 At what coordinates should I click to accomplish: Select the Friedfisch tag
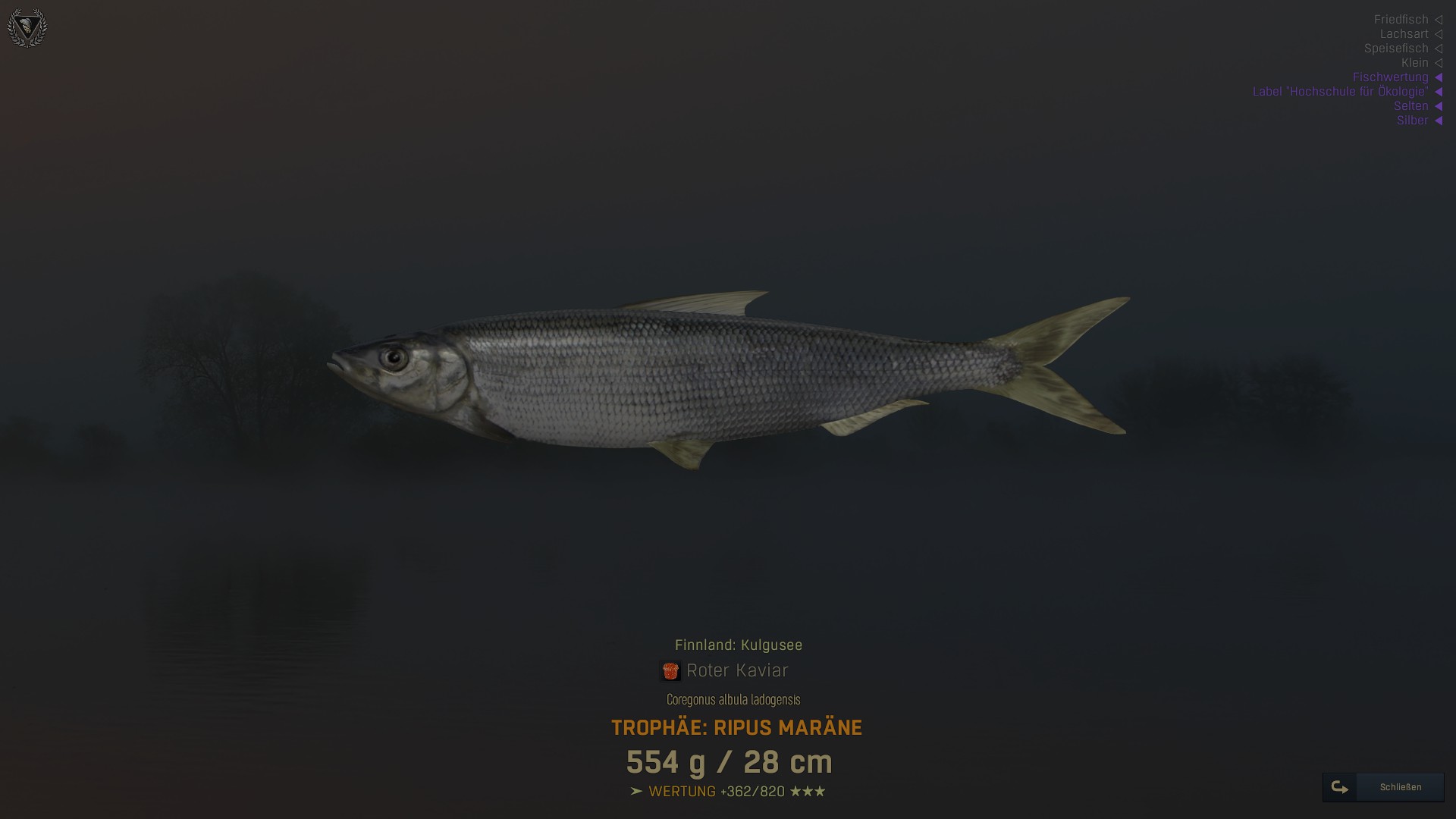click(x=1401, y=20)
